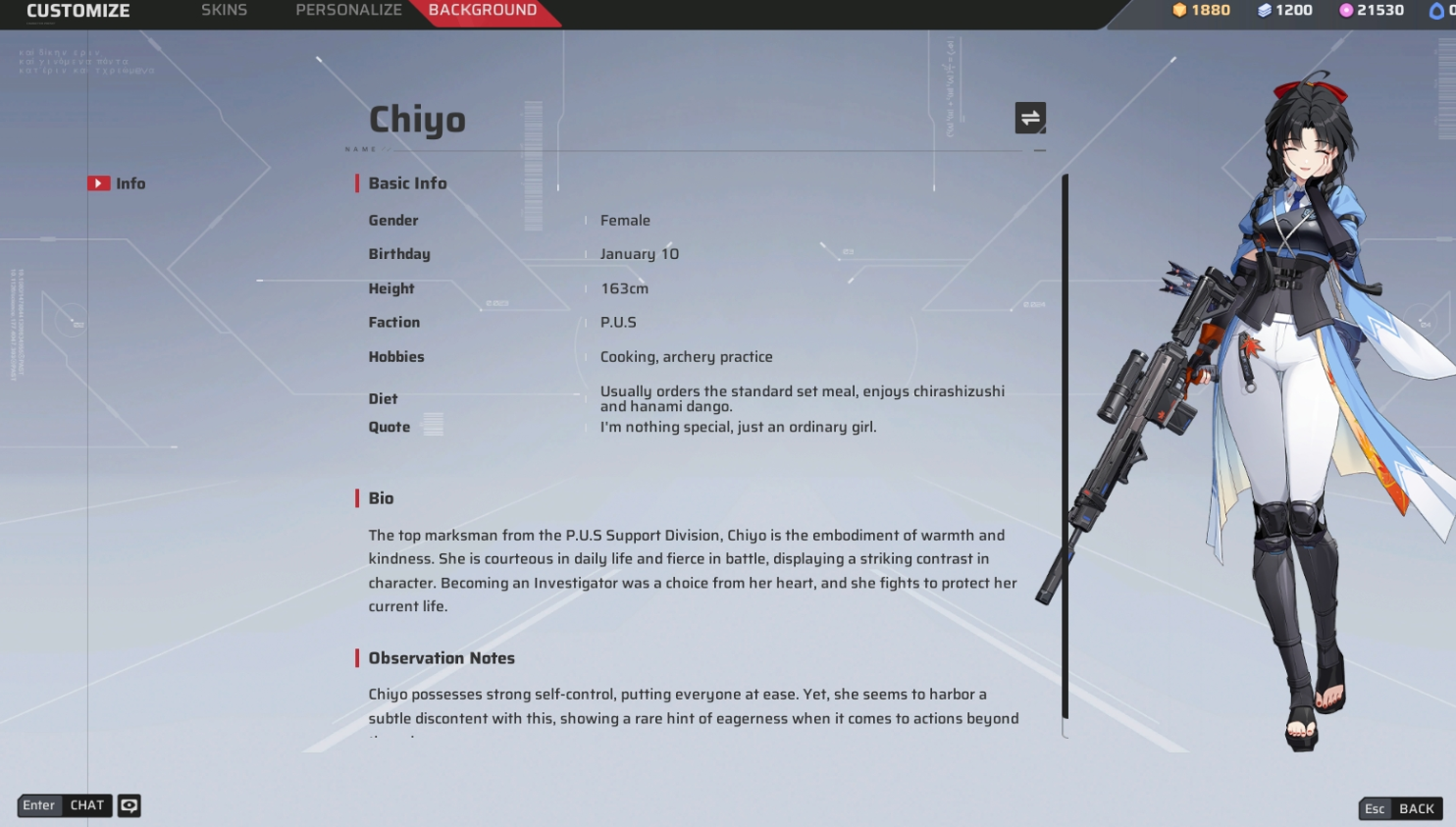The width and height of the screenshot is (1456, 827).
Task: Click the scrollbar beside the bio text
Action: (x=1063, y=441)
